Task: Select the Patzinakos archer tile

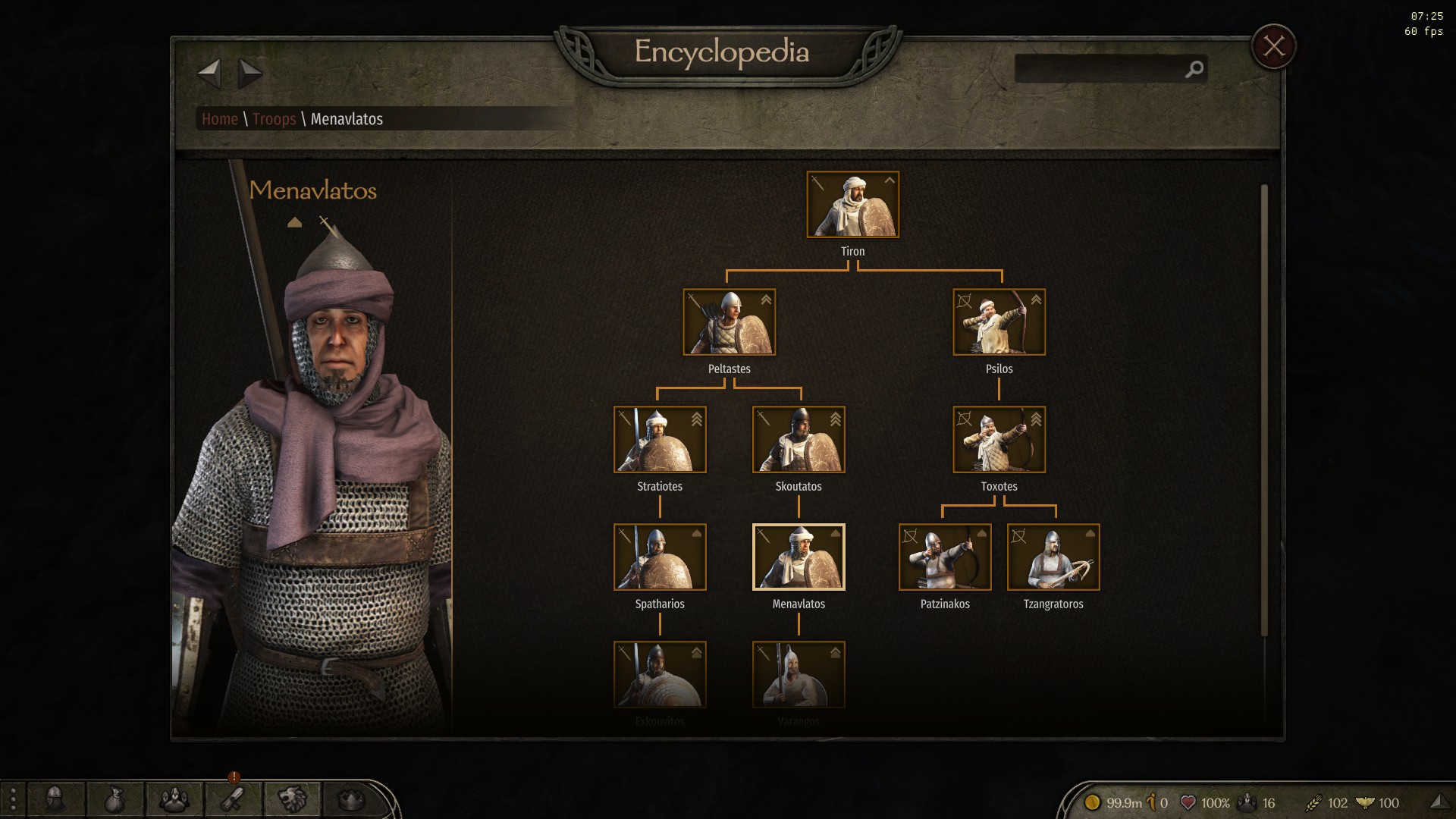Action: pyautogui.click(x=945, y=557)
